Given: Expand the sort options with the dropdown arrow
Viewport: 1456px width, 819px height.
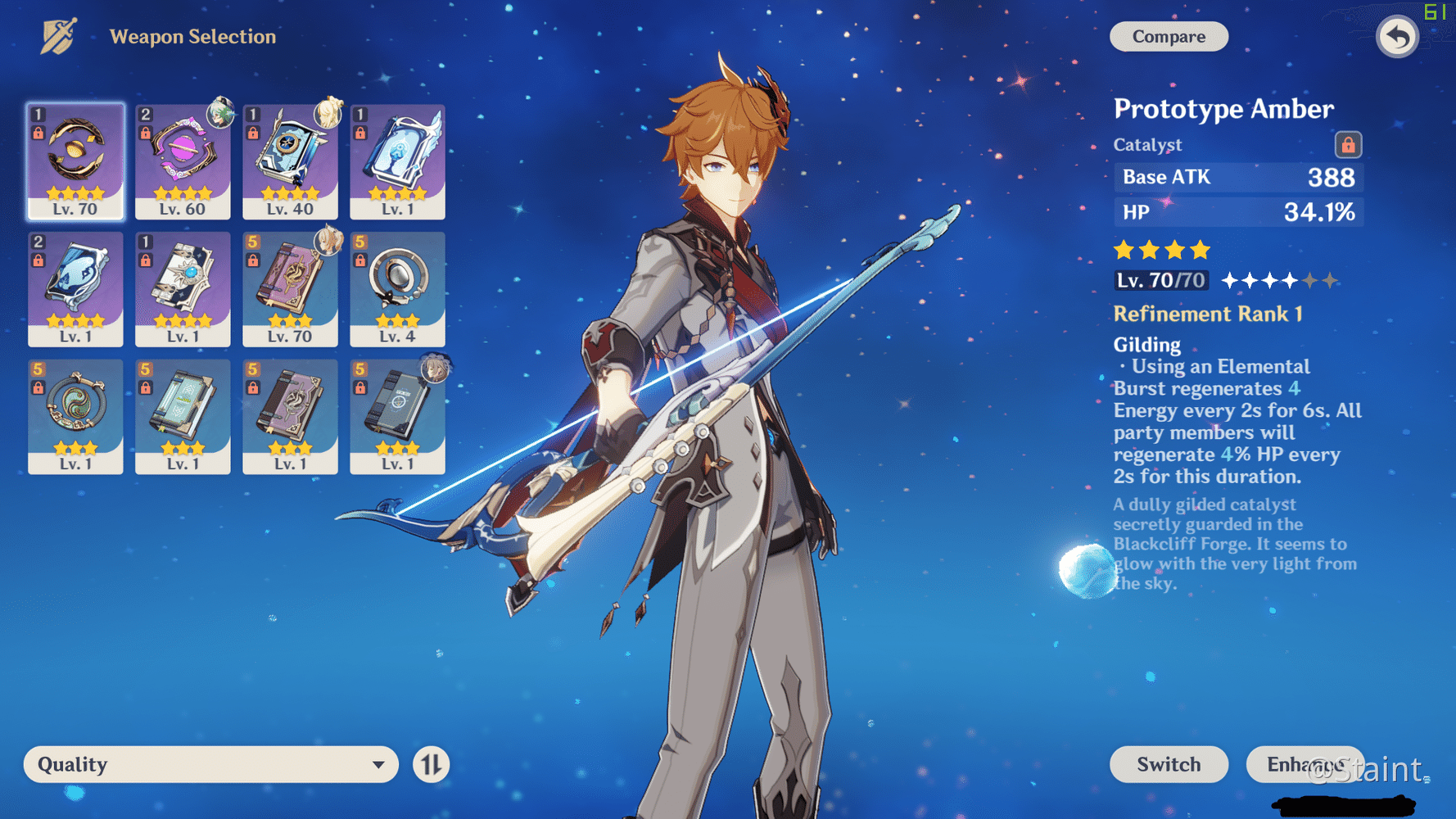Looking at the screenshot, I should click(378, 764).
